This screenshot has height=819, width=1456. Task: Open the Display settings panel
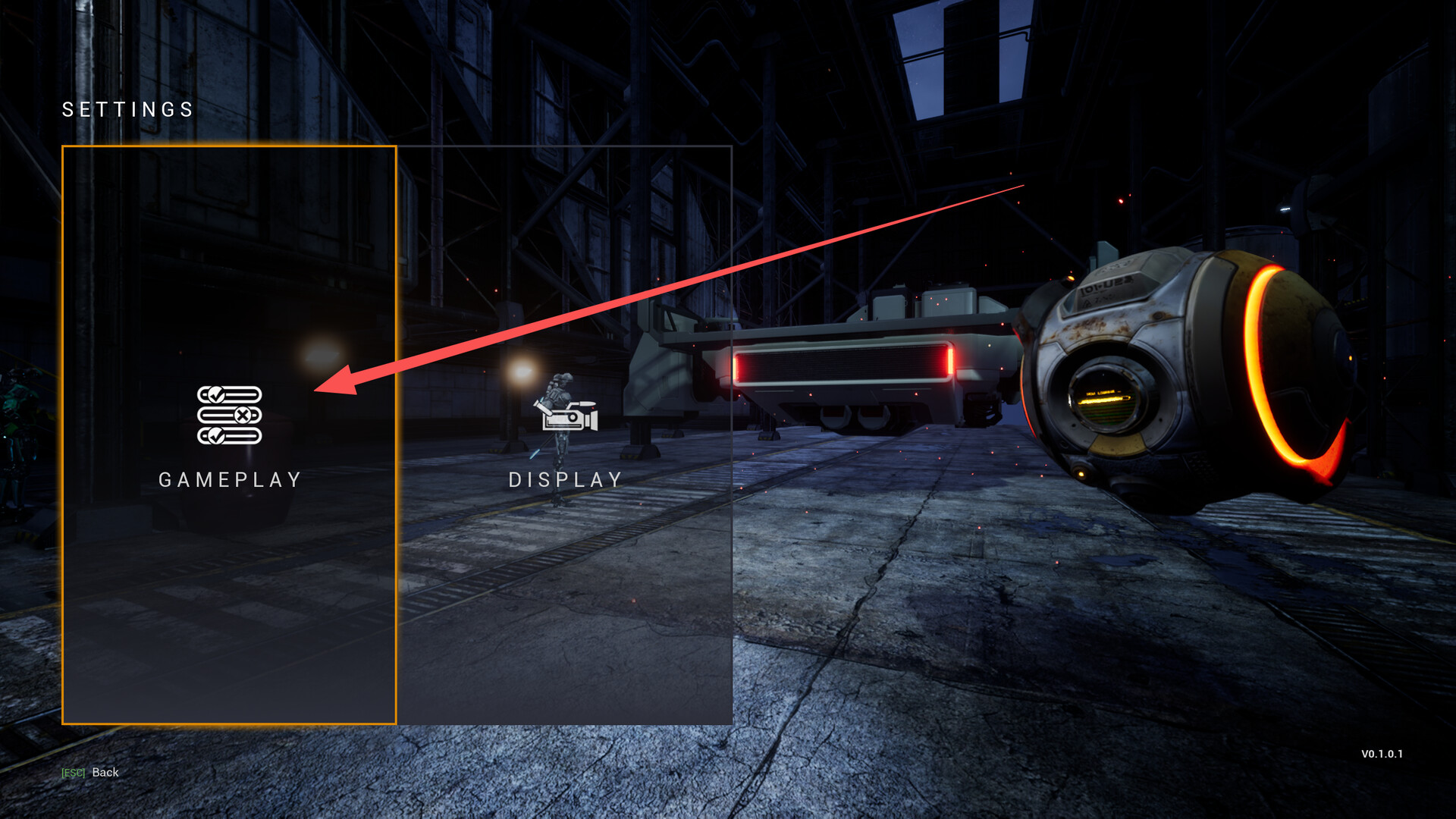[x=565, y=435]
